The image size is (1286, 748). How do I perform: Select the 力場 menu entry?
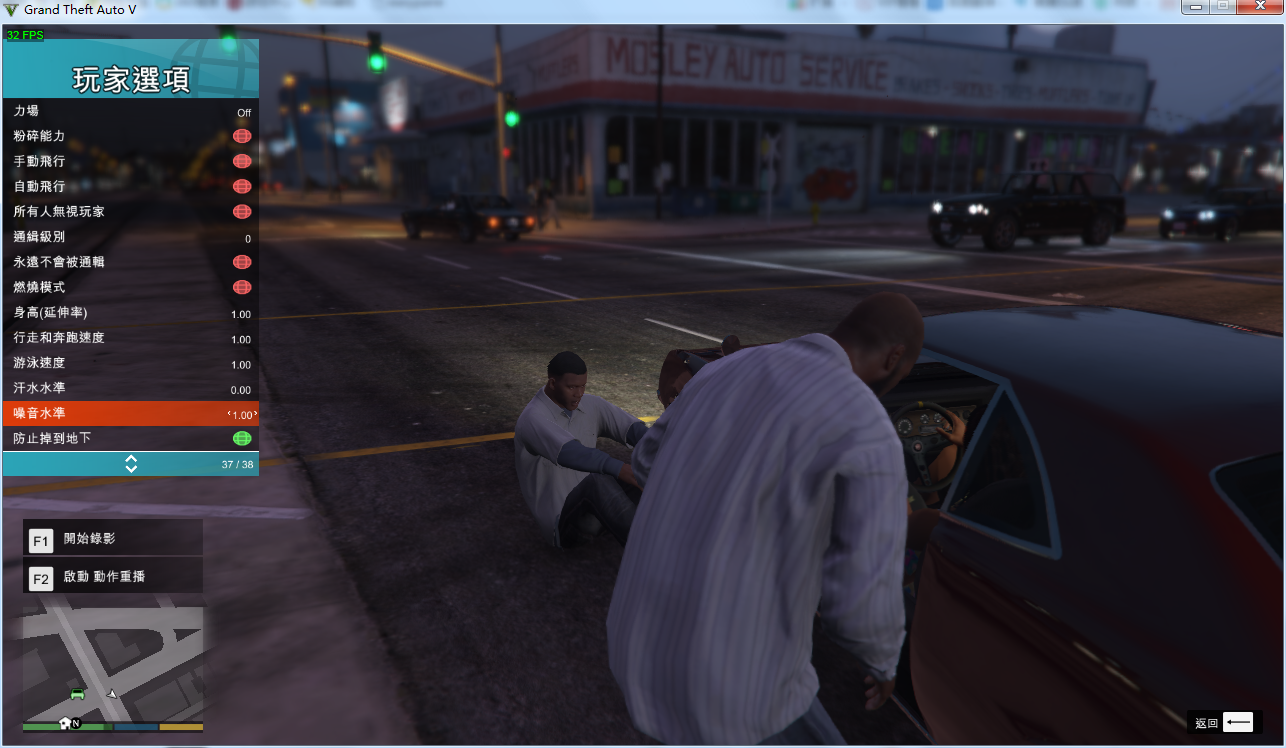tap(130, 111)
